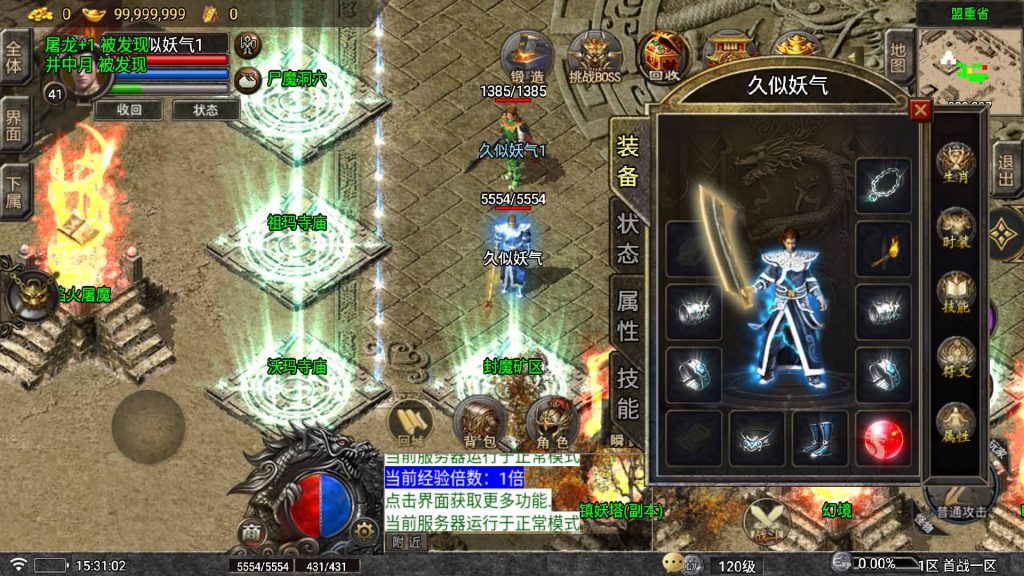This screenshot has width=1024, height=576.
Task: Select the necklace equipment slot
Action: pyautogui.click(x=883, y=186)
